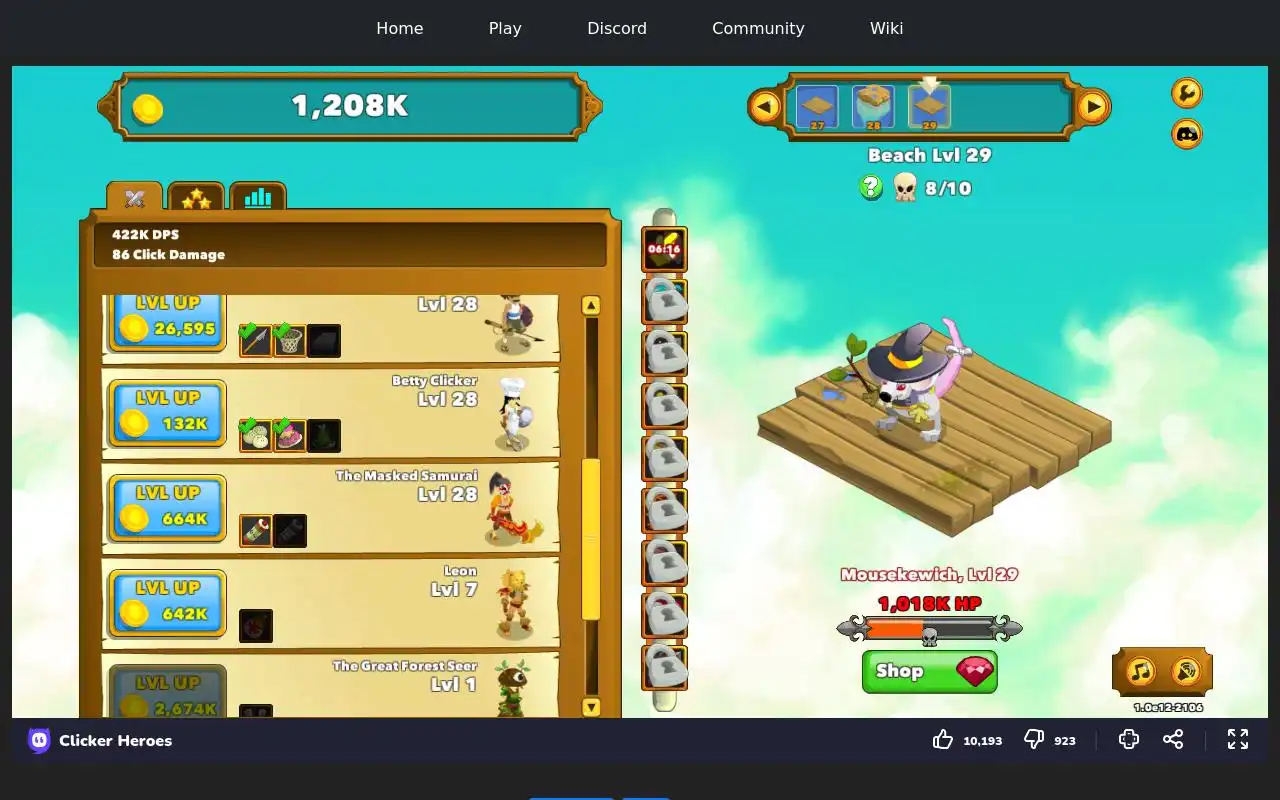Go to previous zones with left arrow

click(x=765, y=106)
